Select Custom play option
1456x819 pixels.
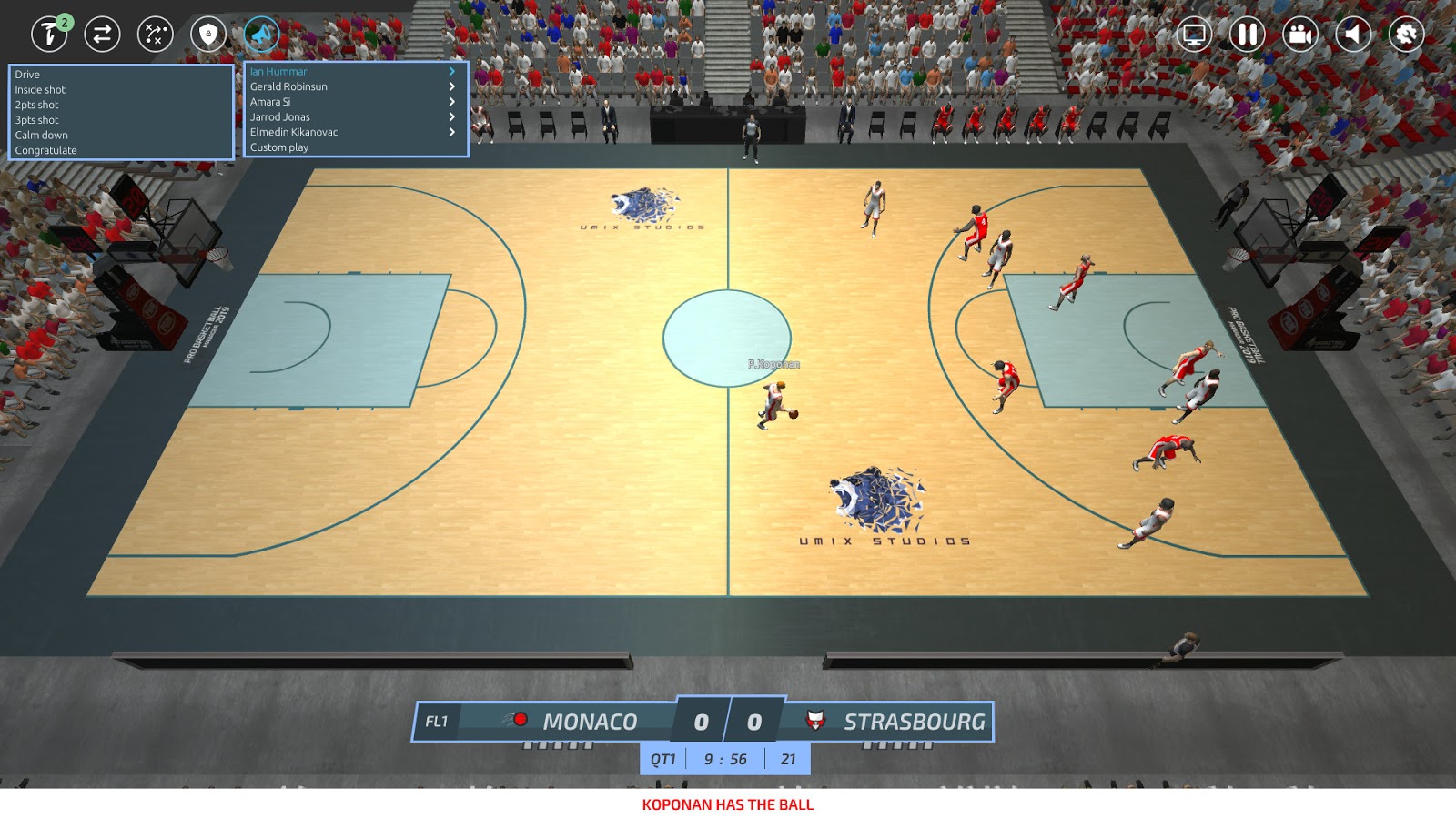pyautogui.click(x=278, y=147)
